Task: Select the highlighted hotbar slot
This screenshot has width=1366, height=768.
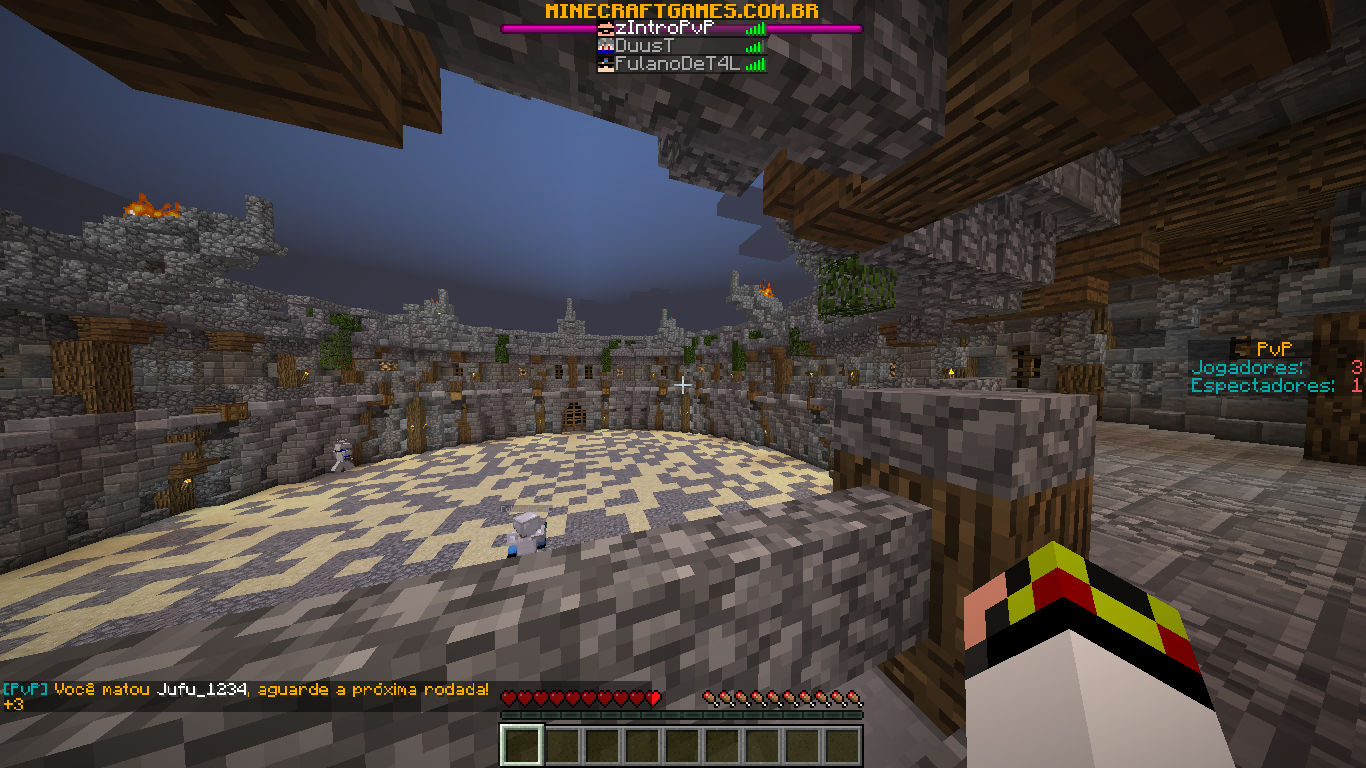Action: click(x=522, y=746)
